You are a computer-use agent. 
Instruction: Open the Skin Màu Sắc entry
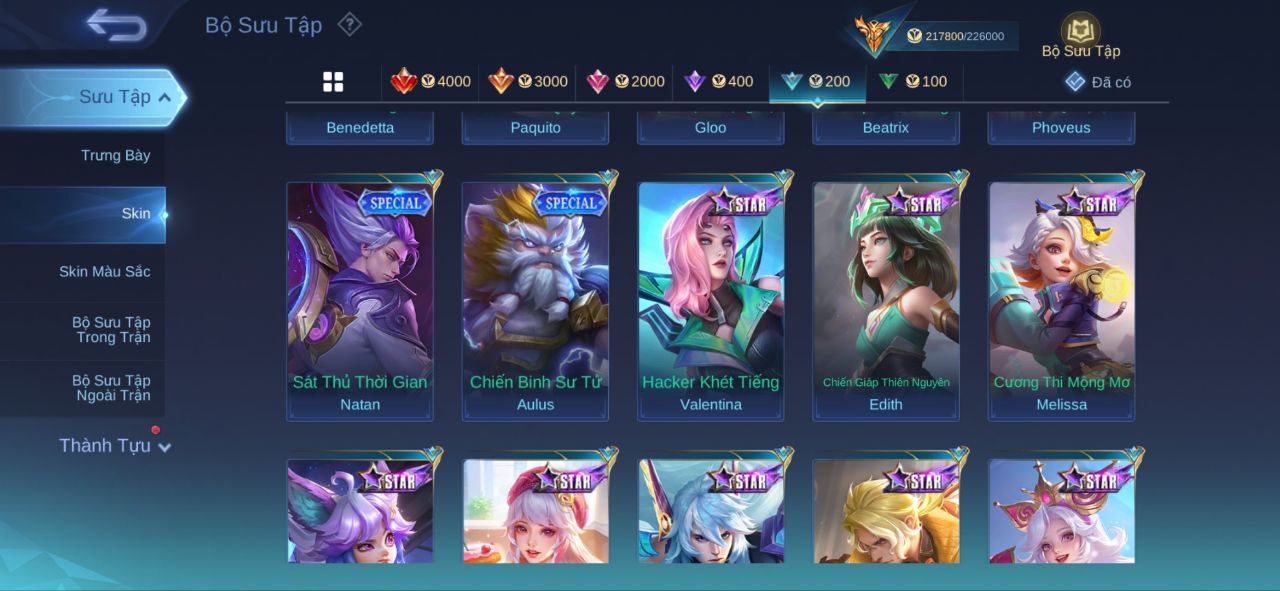(x=104, y=271)
